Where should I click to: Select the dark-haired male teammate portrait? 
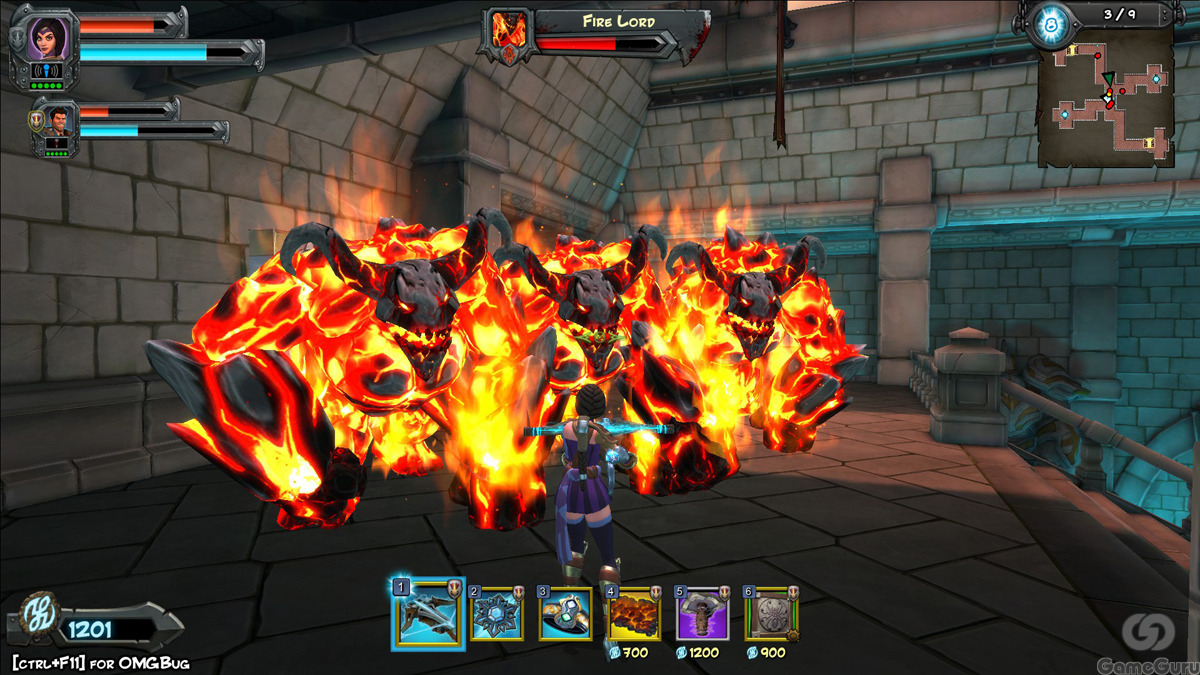pos(56,118)
